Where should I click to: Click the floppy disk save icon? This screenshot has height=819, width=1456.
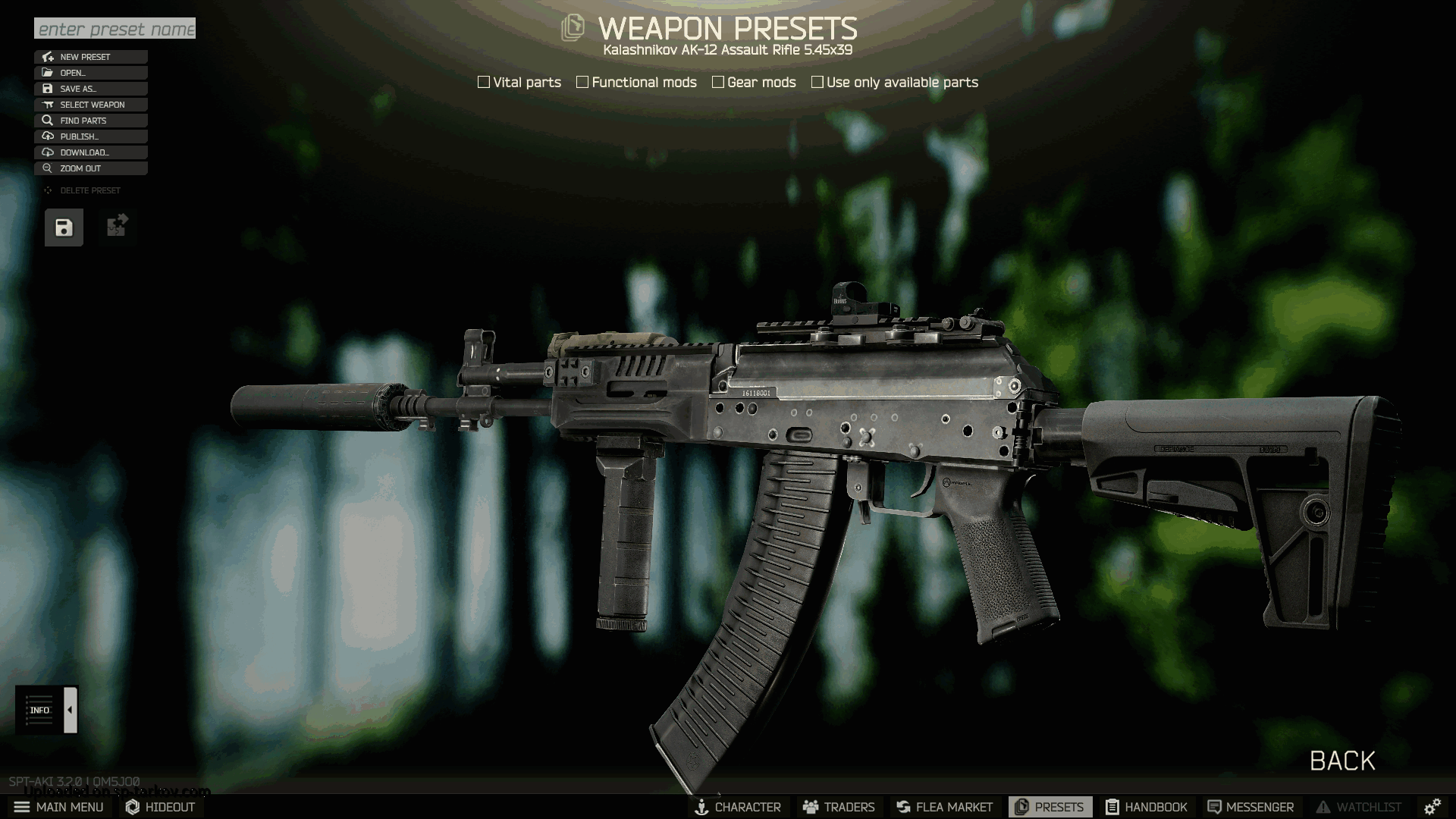[64, 227]
